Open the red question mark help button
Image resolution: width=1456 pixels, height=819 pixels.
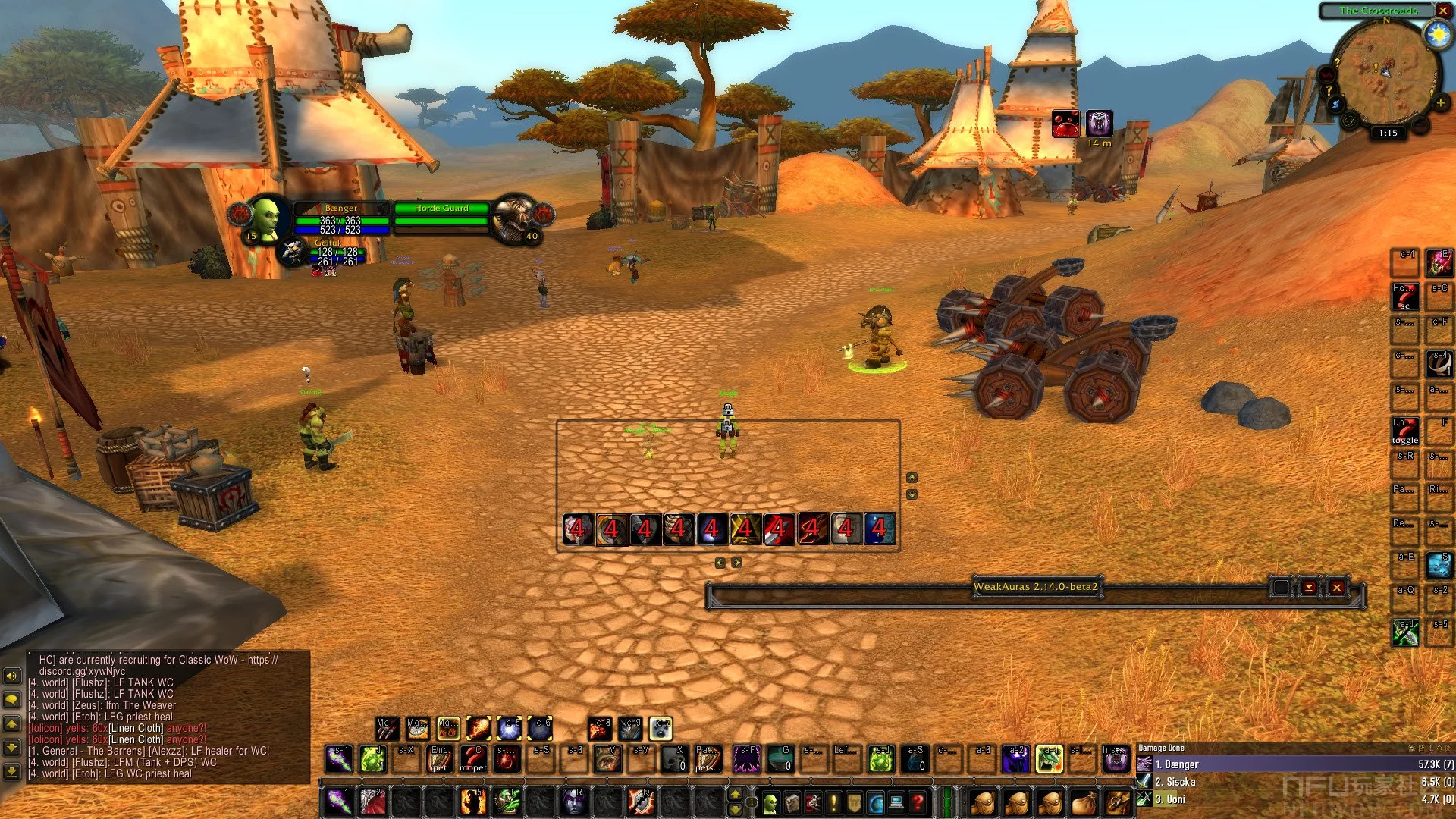click(918, 802)
